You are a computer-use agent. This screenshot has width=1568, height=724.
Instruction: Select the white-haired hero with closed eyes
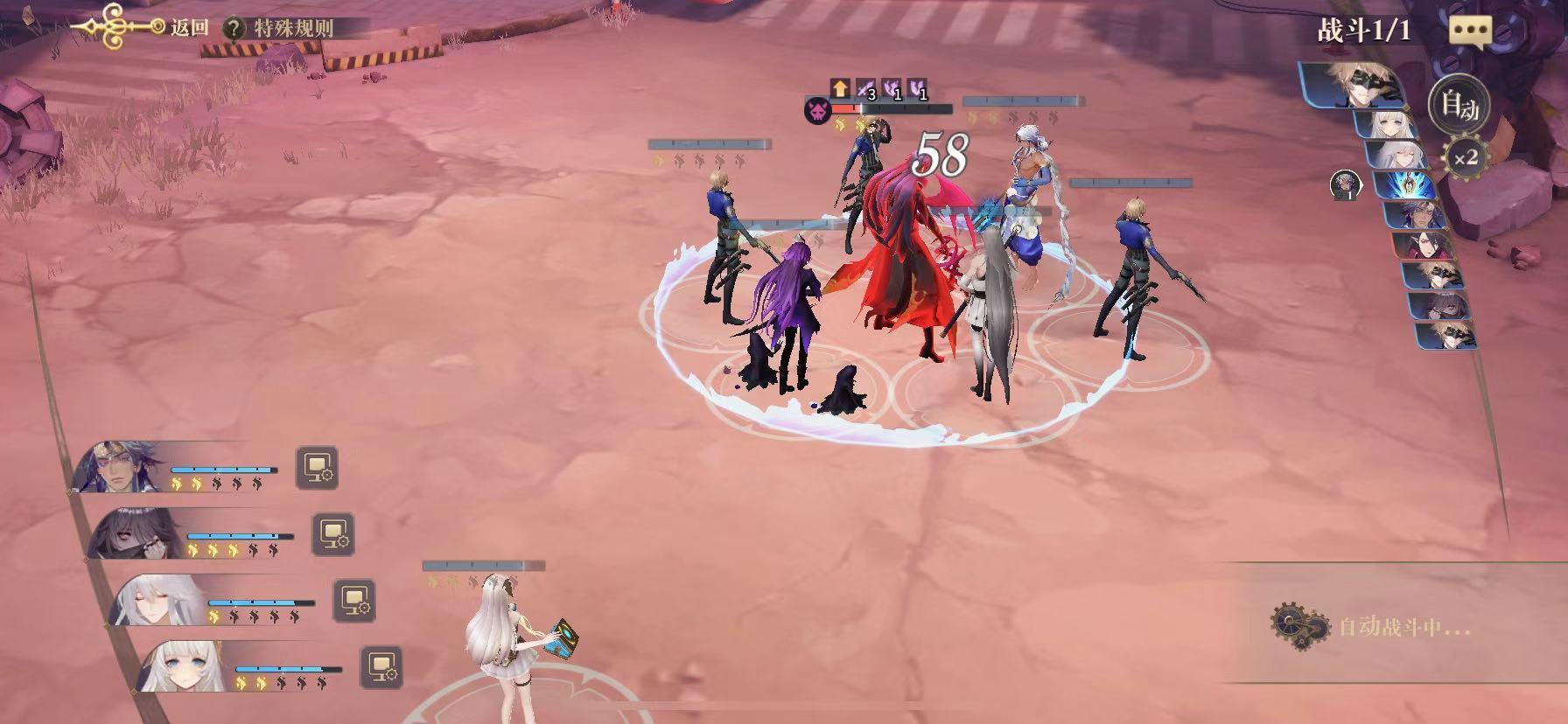[x=157, y=600]
